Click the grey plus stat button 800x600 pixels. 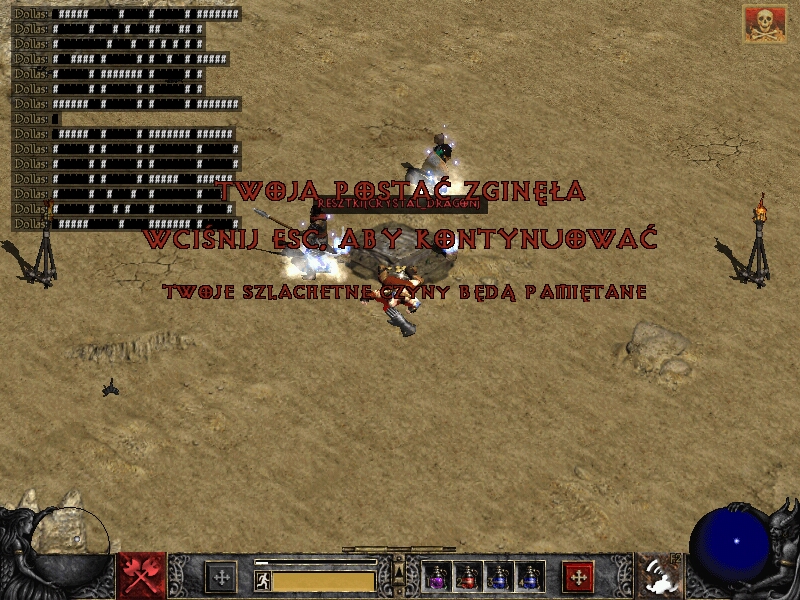pyautogui.click(x=220, y=577)
